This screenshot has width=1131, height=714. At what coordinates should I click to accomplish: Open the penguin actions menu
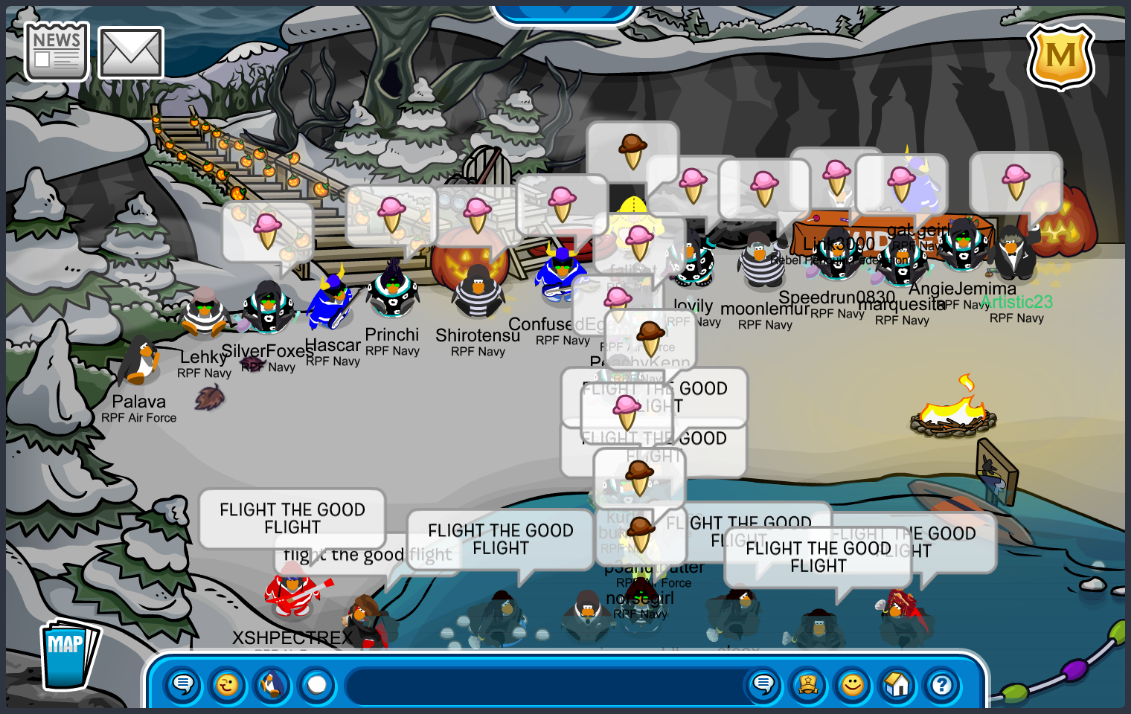tap(272, 685)
